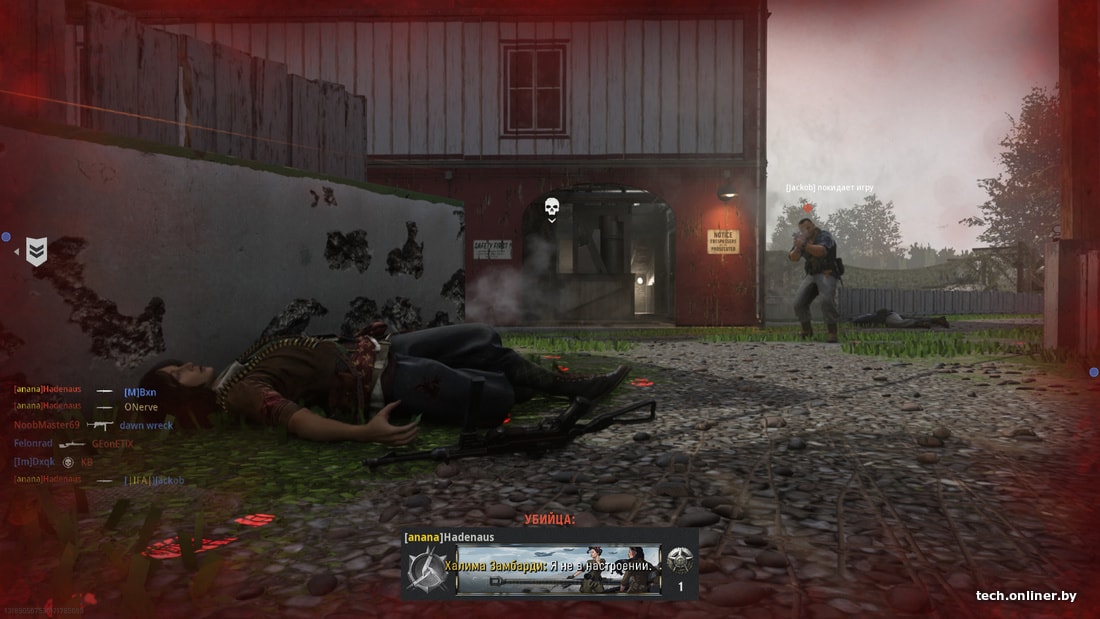Select the killer name [anana]Hadenaus on the card
Screen dimensions: 1100x619
pos(449,537)
